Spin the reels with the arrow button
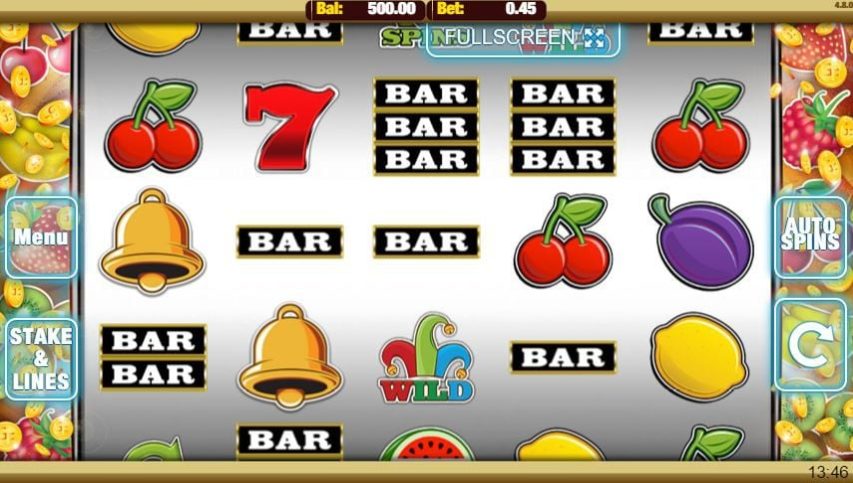The height and width of the screenshot is (483, 853). [x=810, y=345]
